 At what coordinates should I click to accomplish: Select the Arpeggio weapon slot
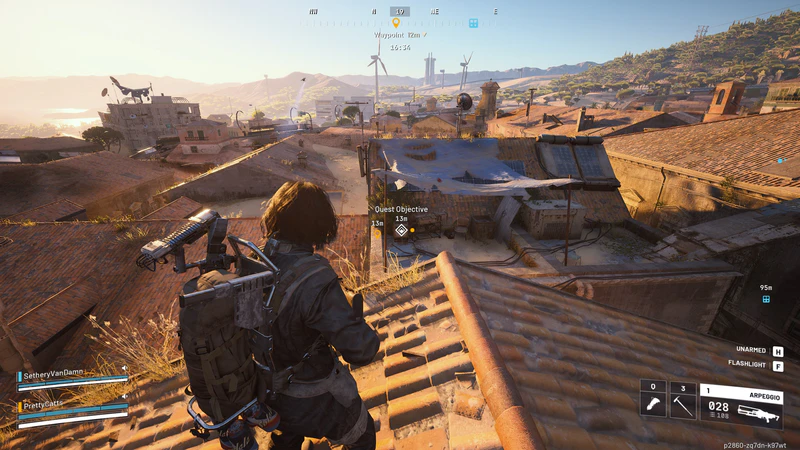point(740,401)
